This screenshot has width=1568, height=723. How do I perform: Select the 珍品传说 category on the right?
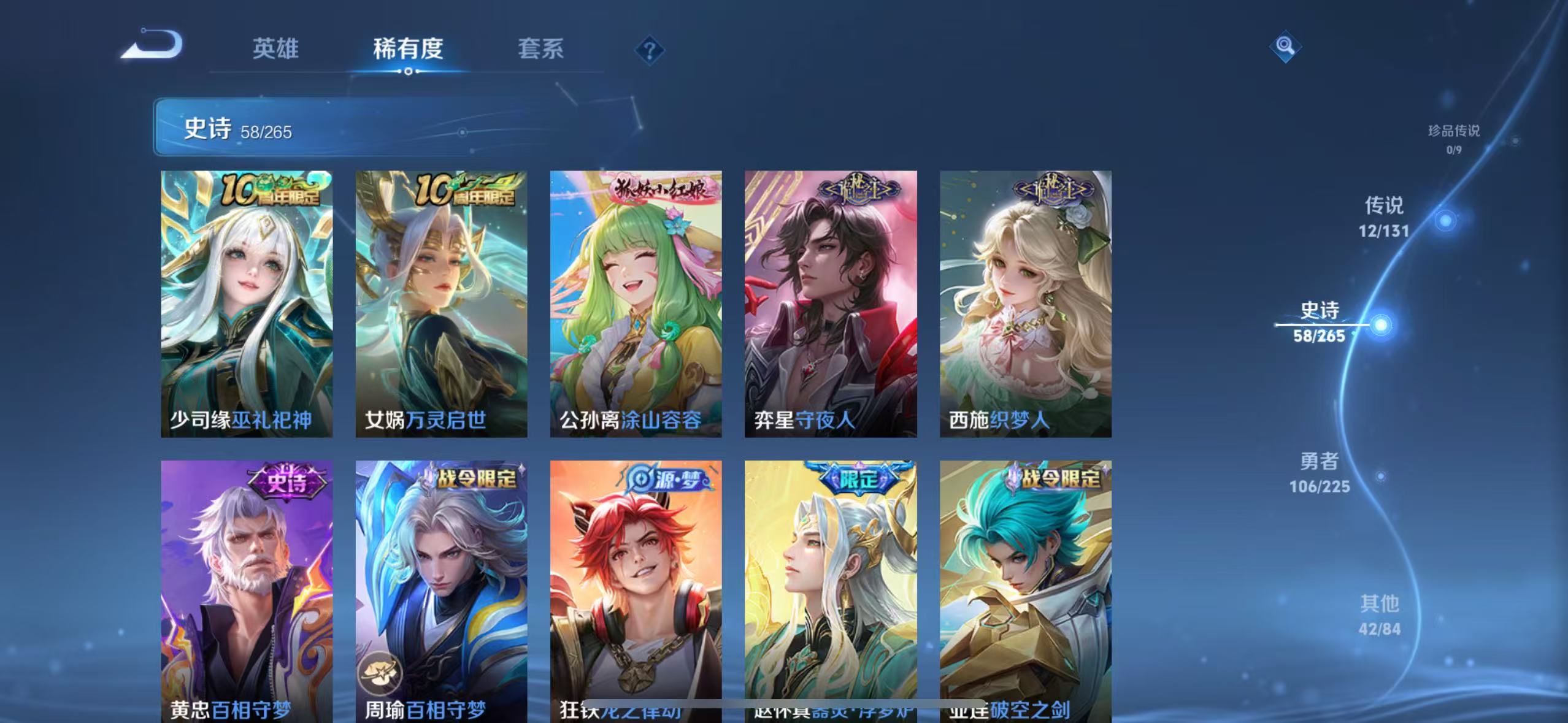1455,140
